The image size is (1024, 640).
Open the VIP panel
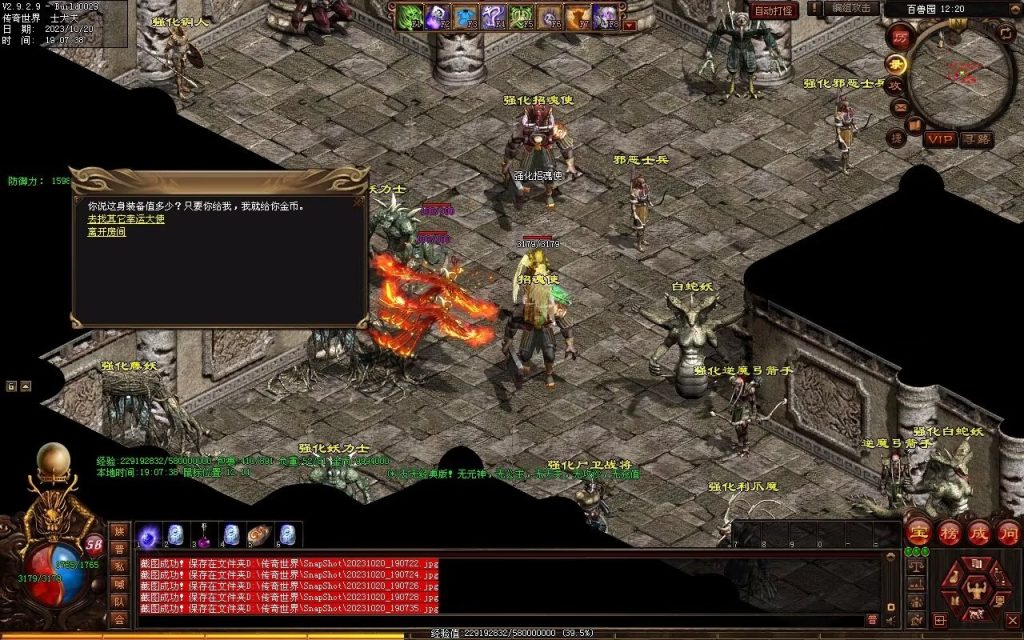point(940,139)
